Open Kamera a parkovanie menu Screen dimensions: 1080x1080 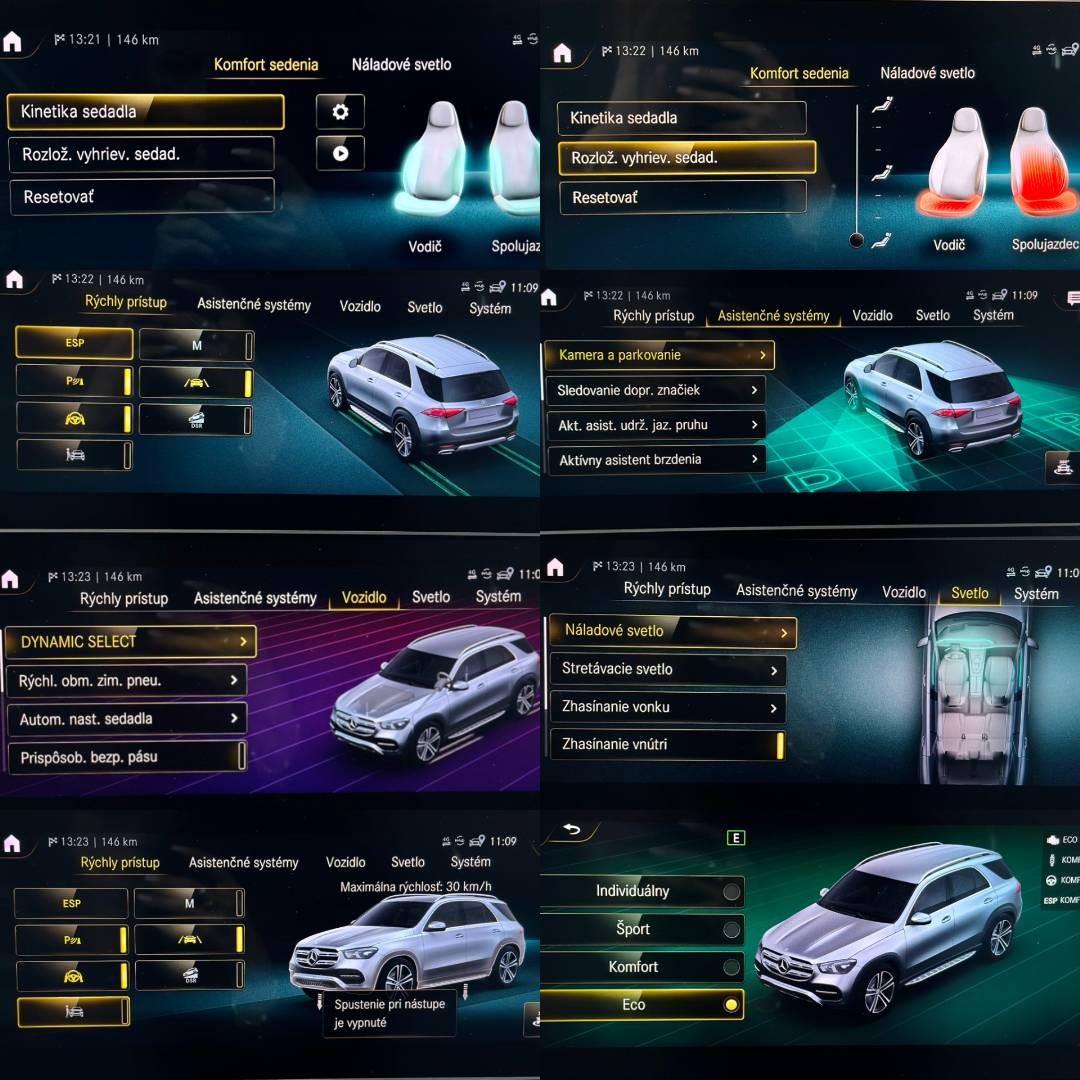[x=659, y=355]
